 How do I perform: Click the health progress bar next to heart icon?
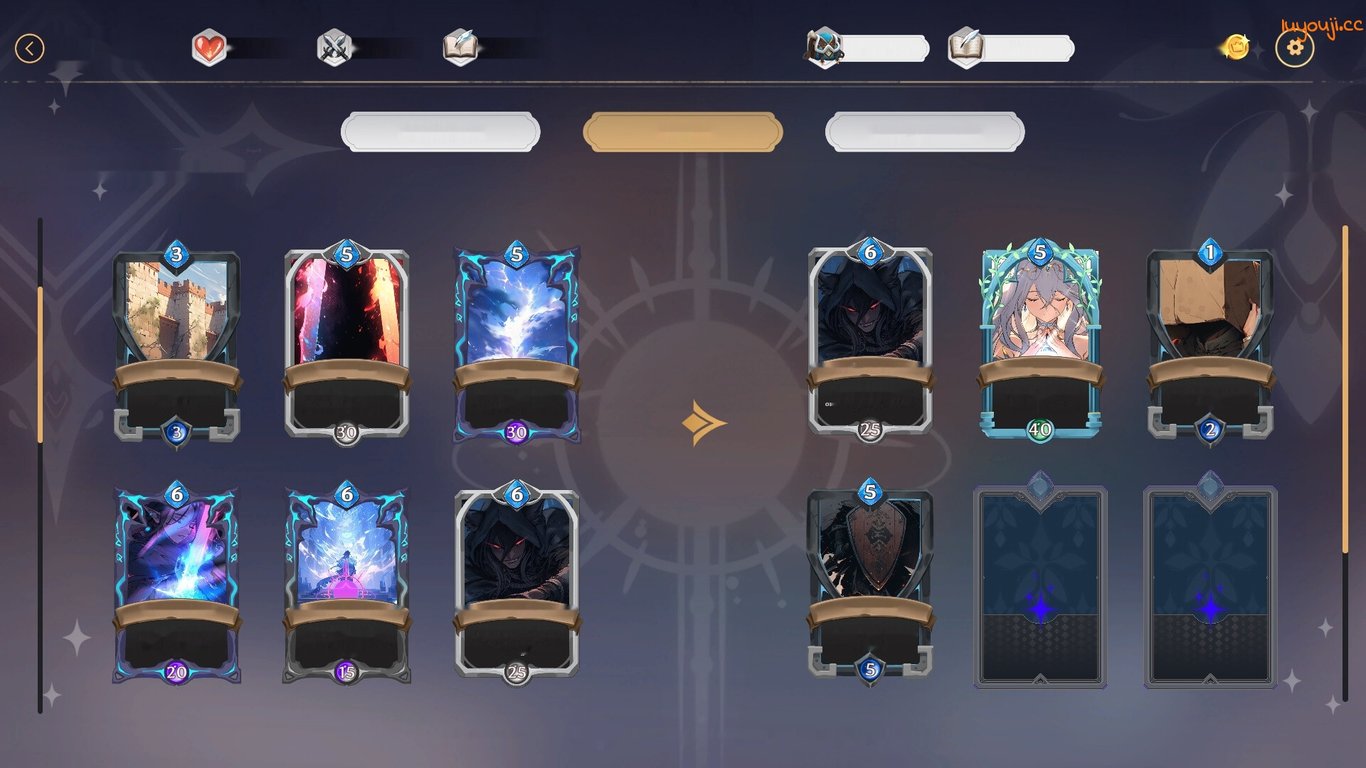[262, 44]
